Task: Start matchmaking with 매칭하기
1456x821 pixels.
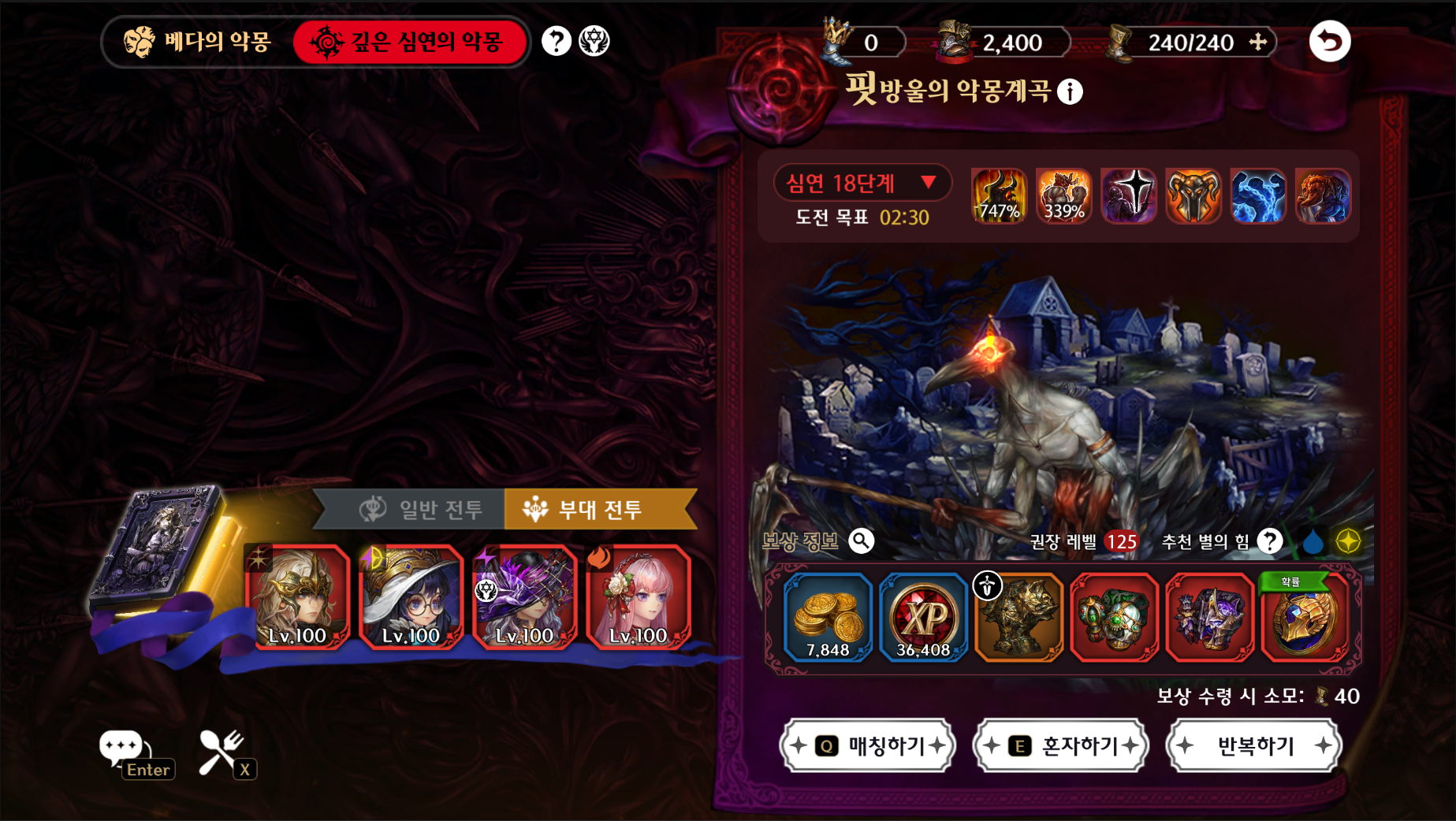Action: click(x=867, y=745)
